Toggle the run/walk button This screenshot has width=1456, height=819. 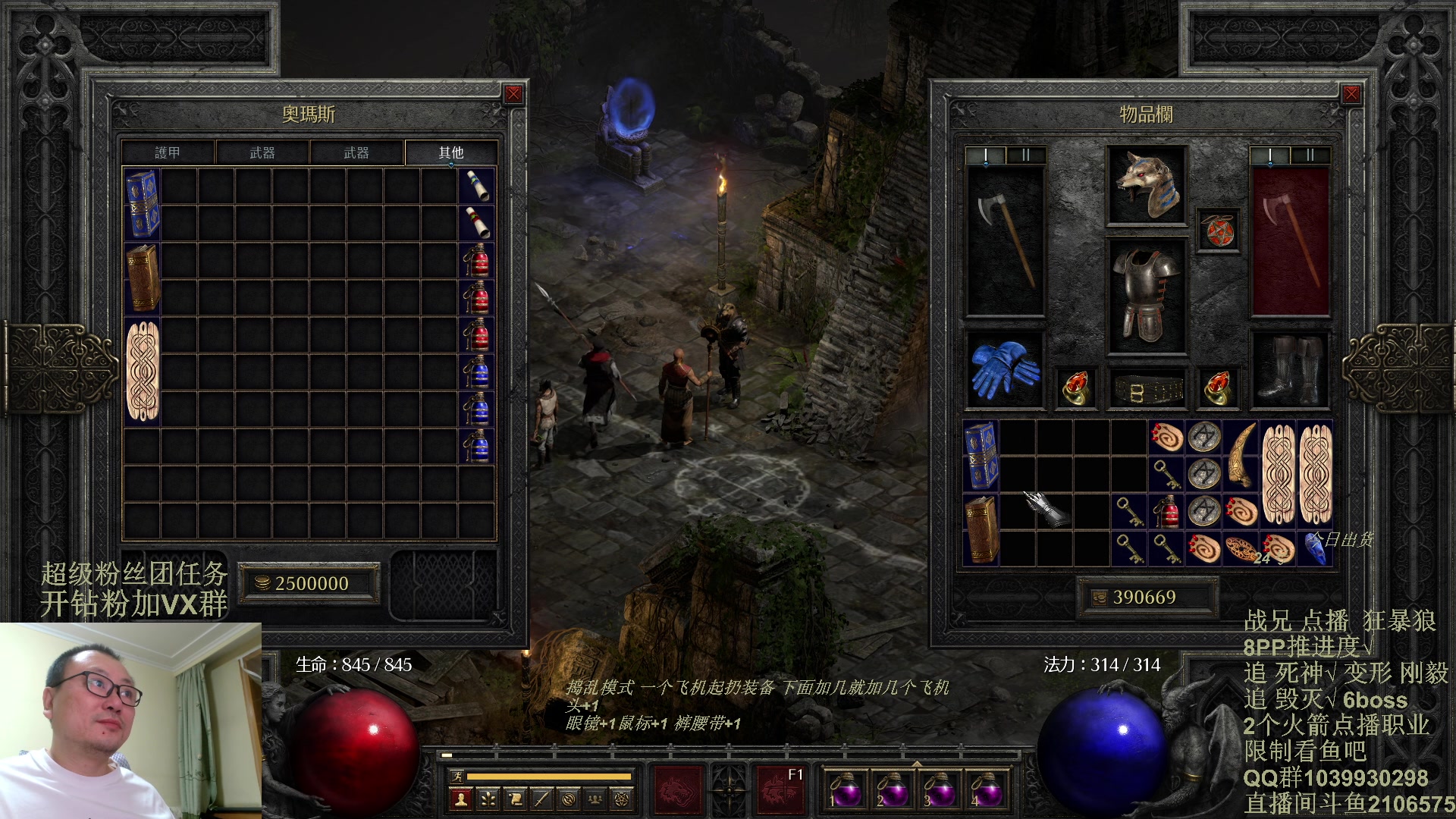tap(457, 776)
